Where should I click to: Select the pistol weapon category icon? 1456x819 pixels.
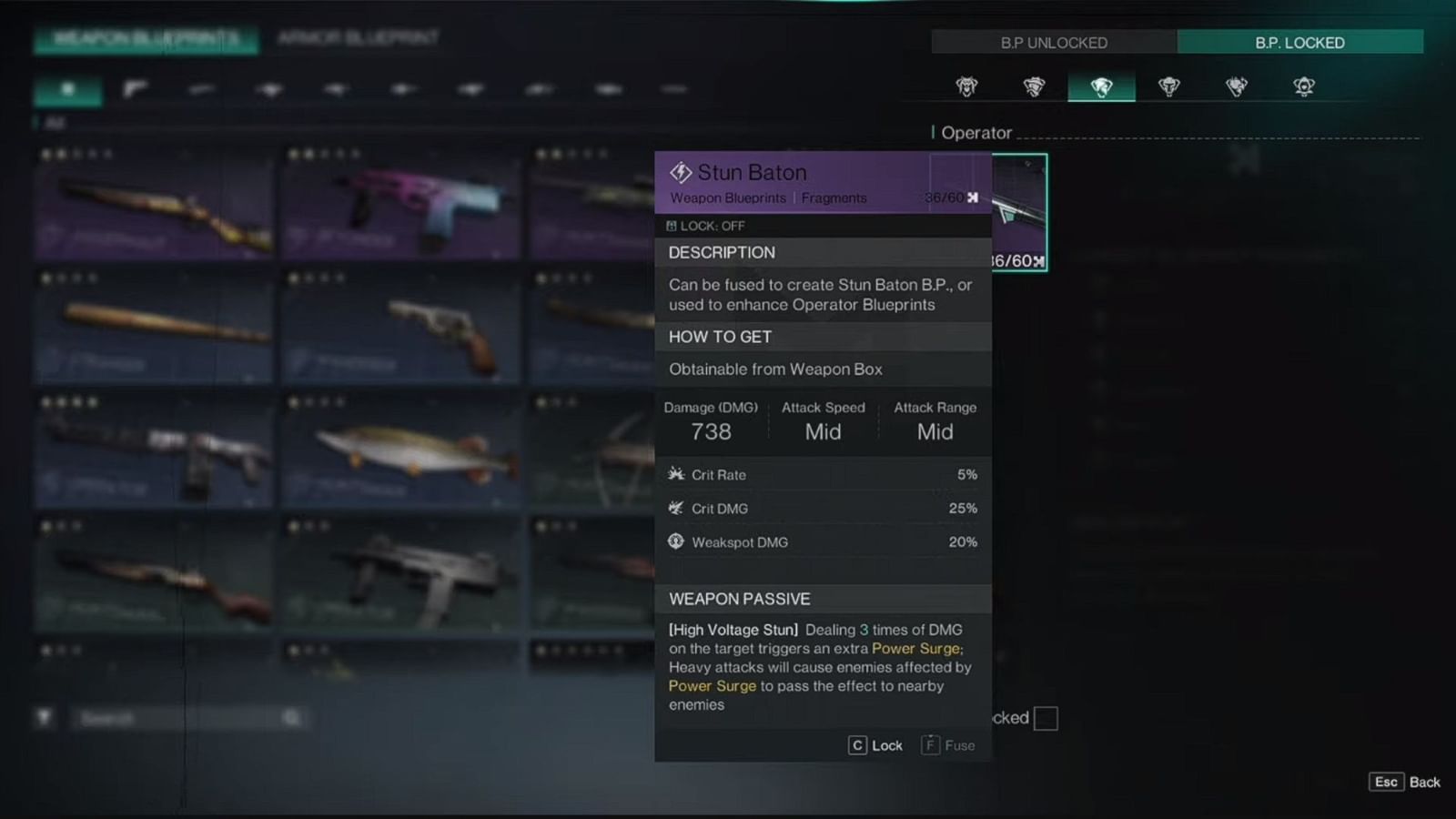(135, 88)
